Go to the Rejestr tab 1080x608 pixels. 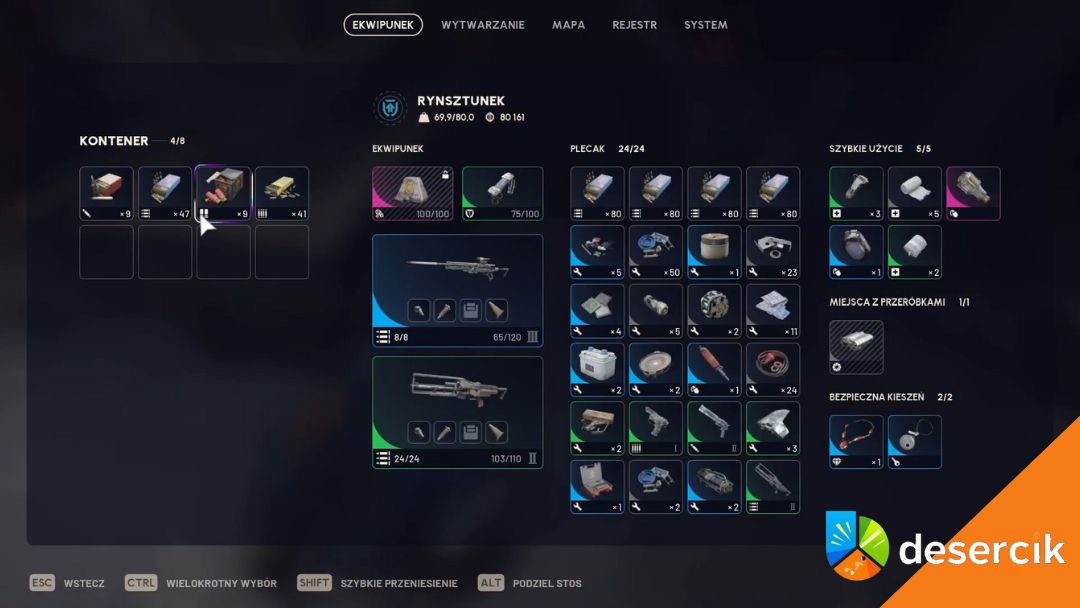tap(635, 25)
